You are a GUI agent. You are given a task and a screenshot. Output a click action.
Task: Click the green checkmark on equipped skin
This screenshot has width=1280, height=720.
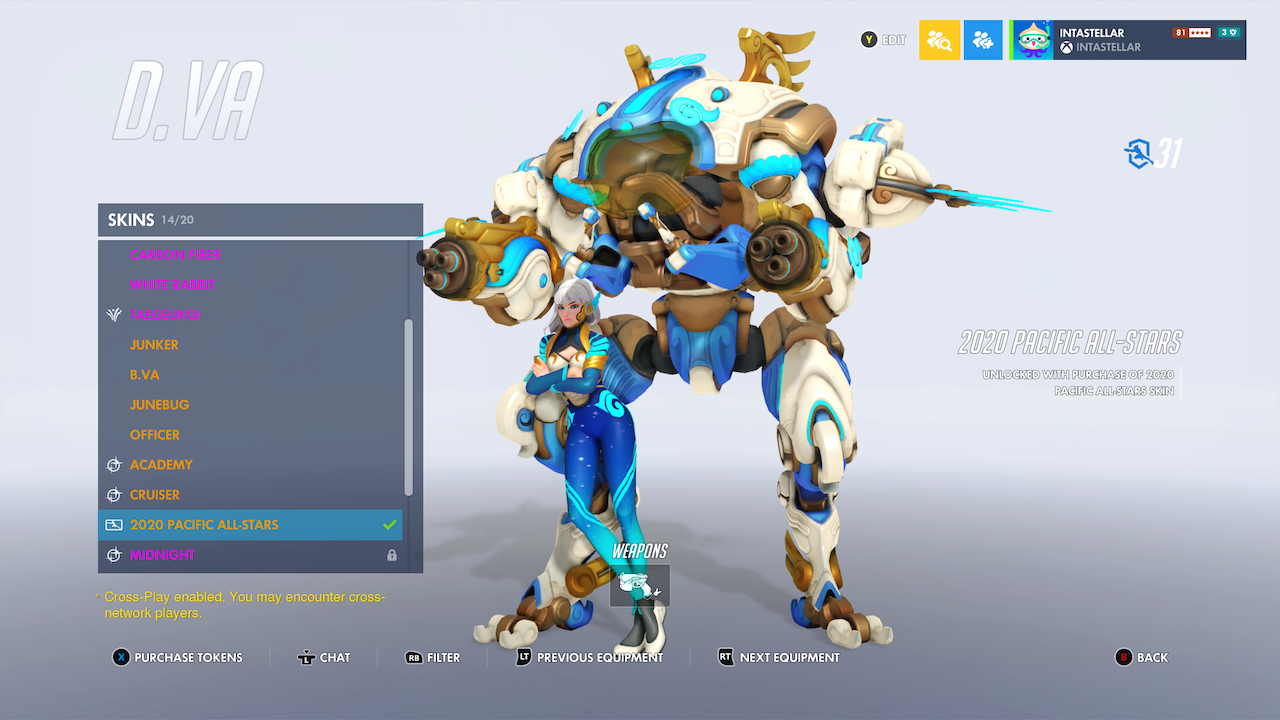click(391, 524)
